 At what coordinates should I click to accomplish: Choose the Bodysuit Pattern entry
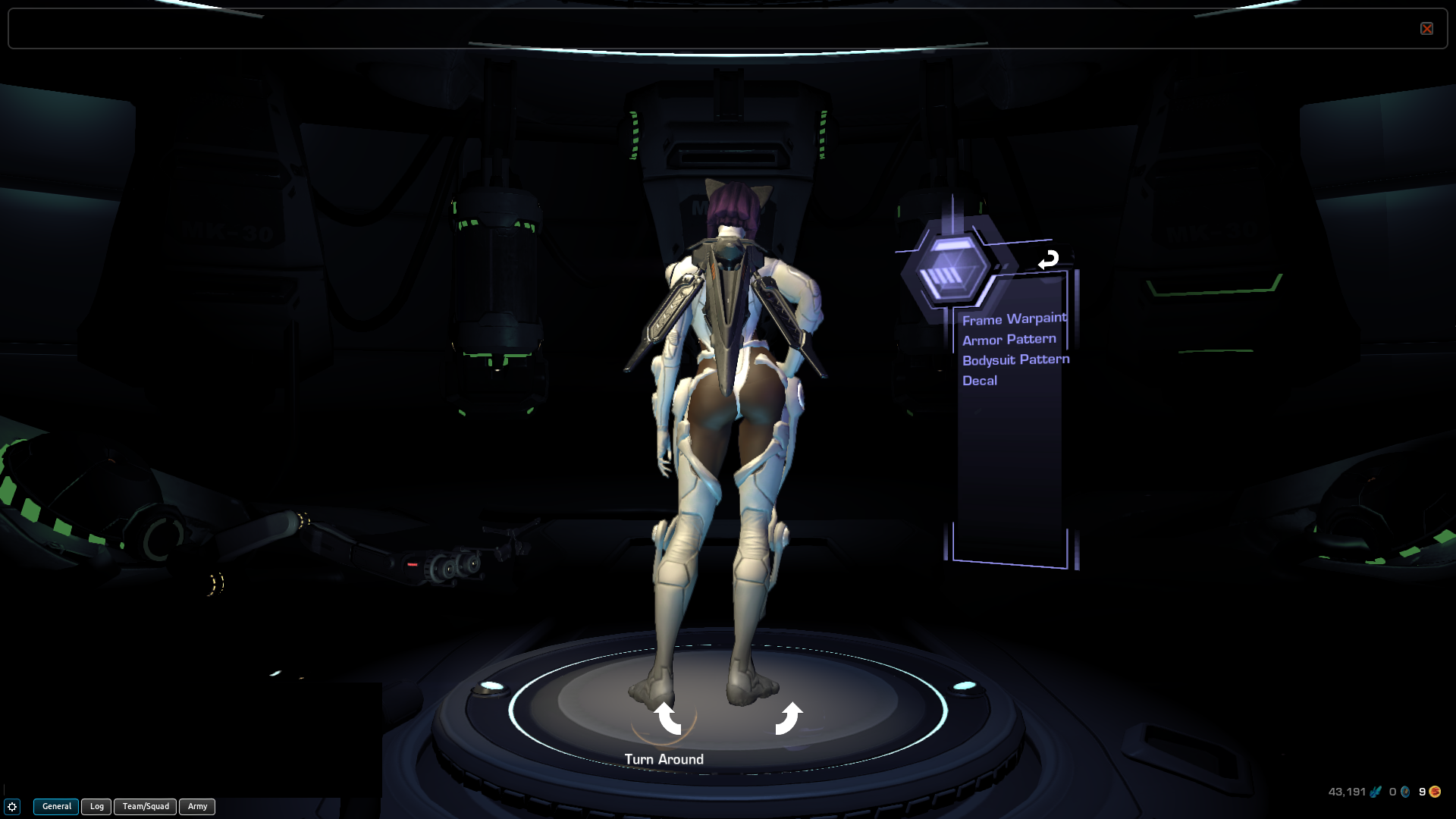[1015, 359]
